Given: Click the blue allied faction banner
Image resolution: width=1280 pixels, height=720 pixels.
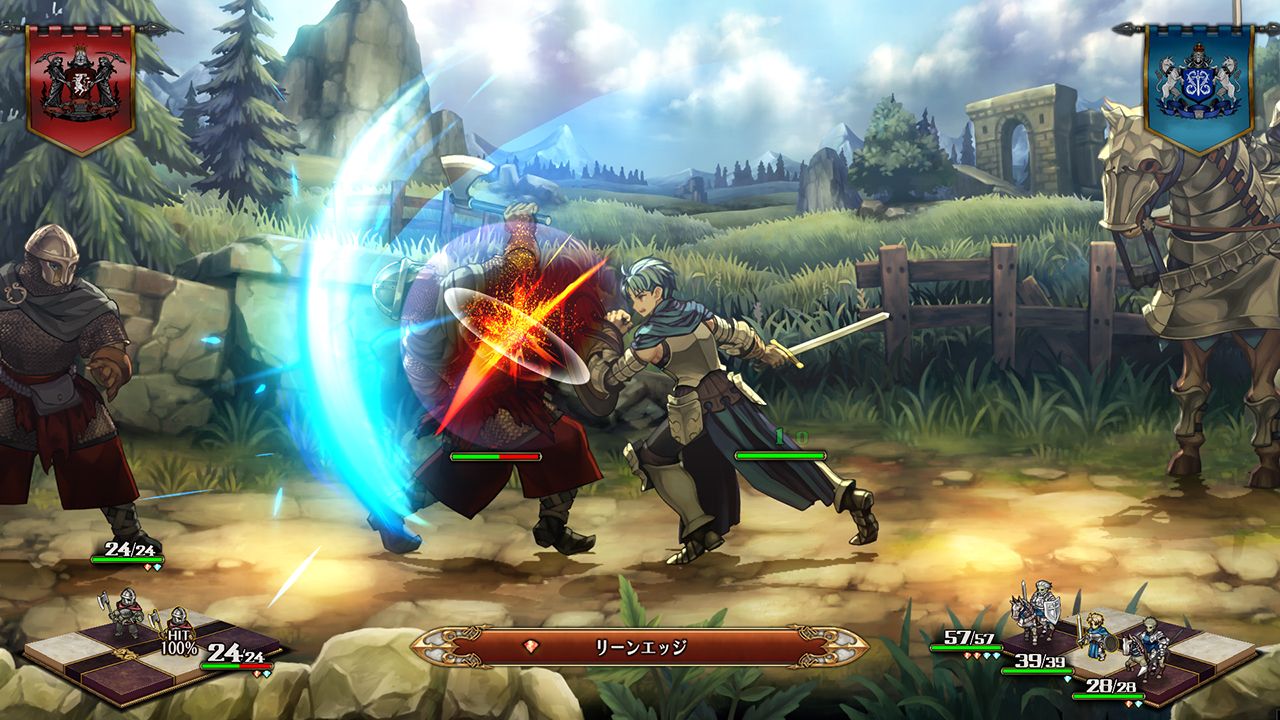Looking at the screenshot, I should coord(1198,86).
